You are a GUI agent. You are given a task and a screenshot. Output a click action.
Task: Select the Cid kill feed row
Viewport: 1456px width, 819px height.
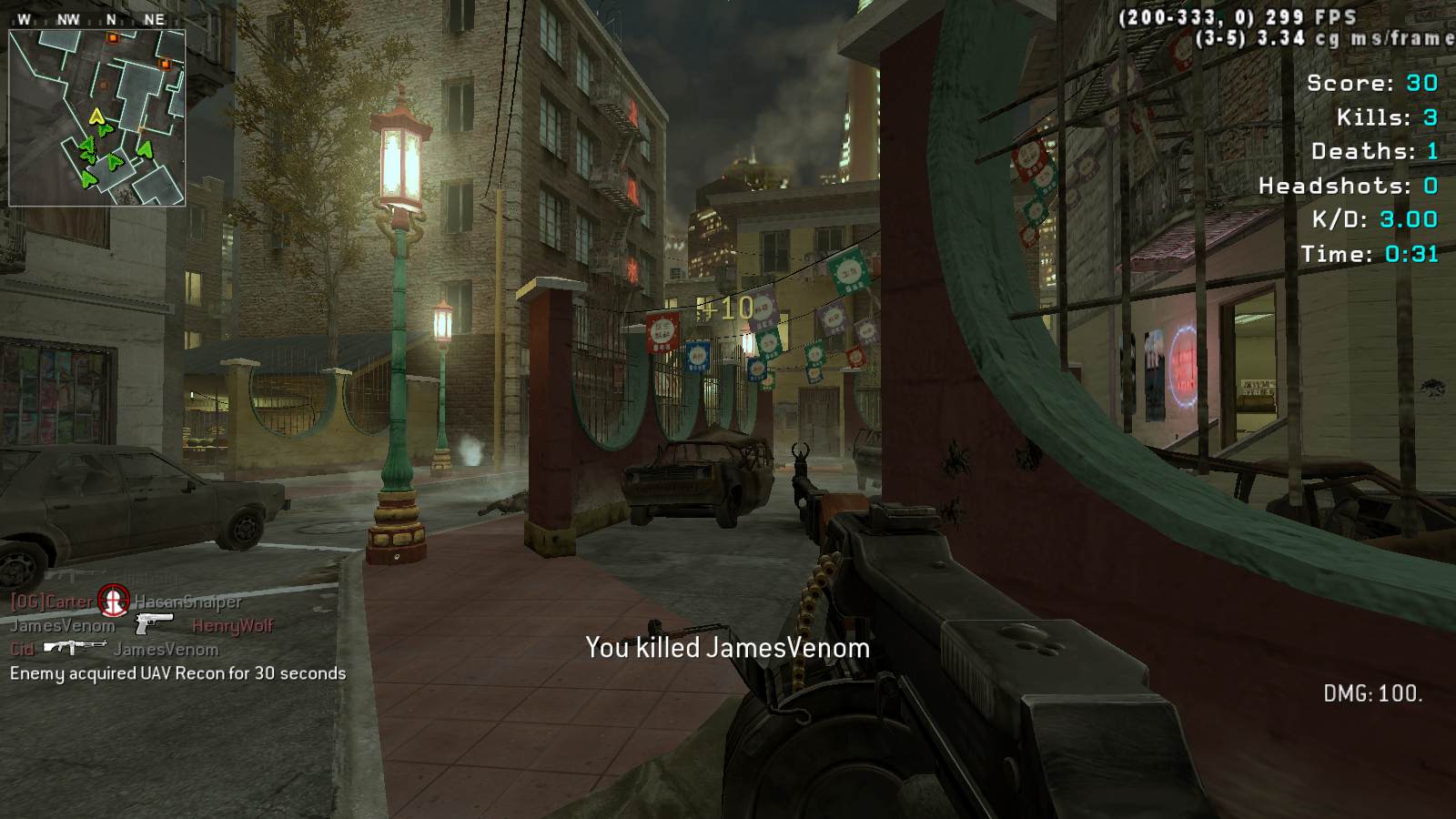(x=115, y=649)
